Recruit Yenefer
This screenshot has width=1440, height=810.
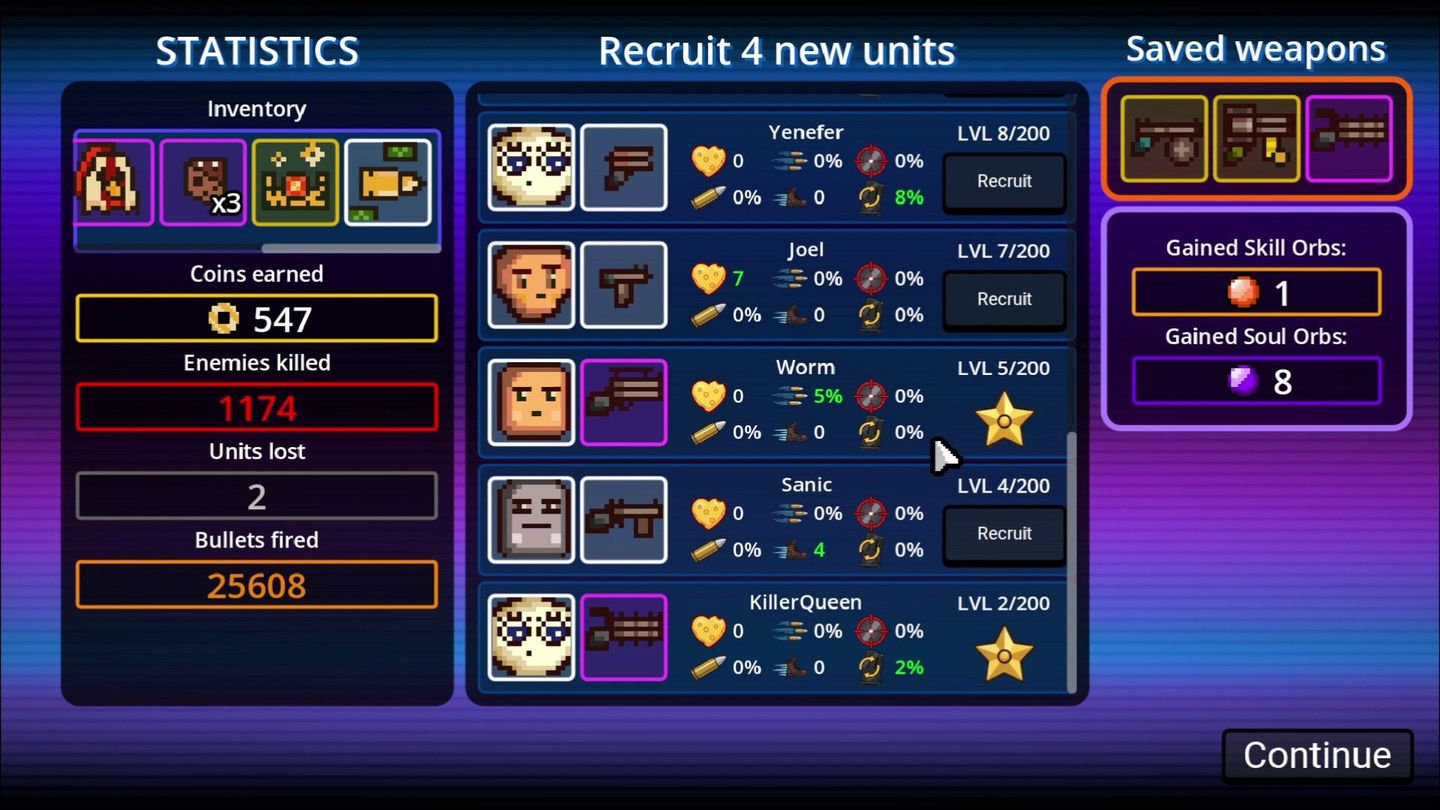tap(1003, 181)
